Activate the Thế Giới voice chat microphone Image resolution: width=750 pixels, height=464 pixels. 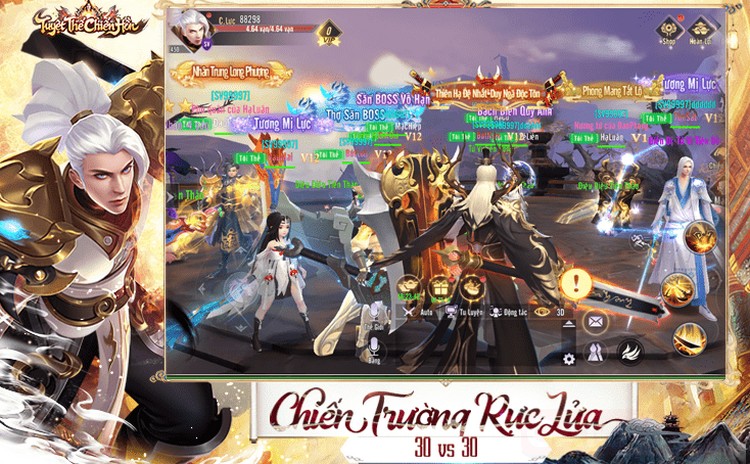(375, 313)
